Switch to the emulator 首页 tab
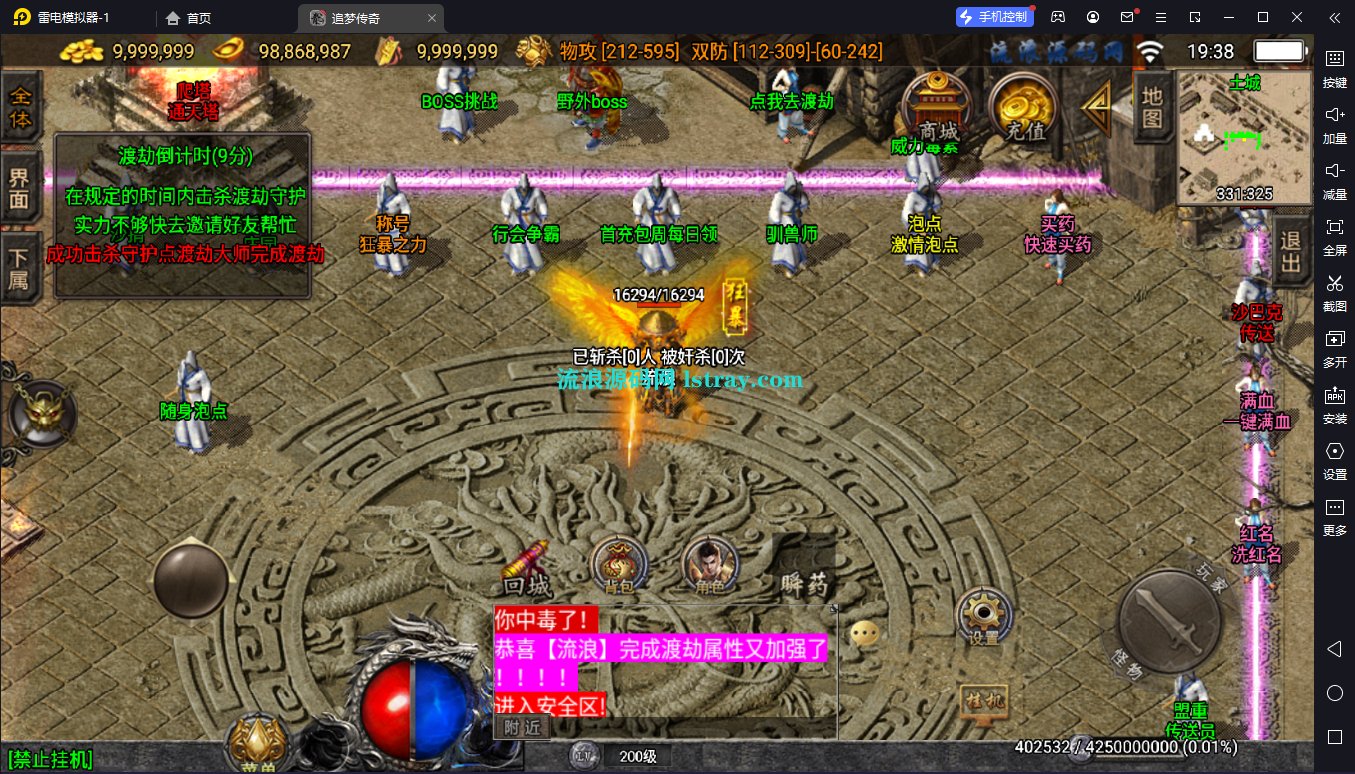The image size is (1355, 774). (x=188, y=18)
